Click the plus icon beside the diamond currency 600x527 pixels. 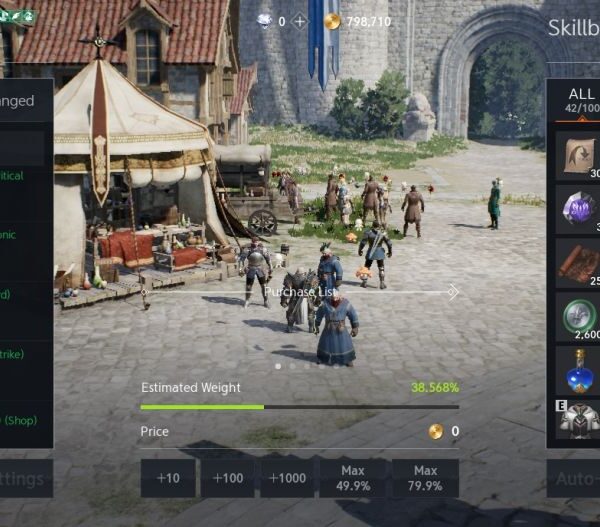click(x=299, y=21)
